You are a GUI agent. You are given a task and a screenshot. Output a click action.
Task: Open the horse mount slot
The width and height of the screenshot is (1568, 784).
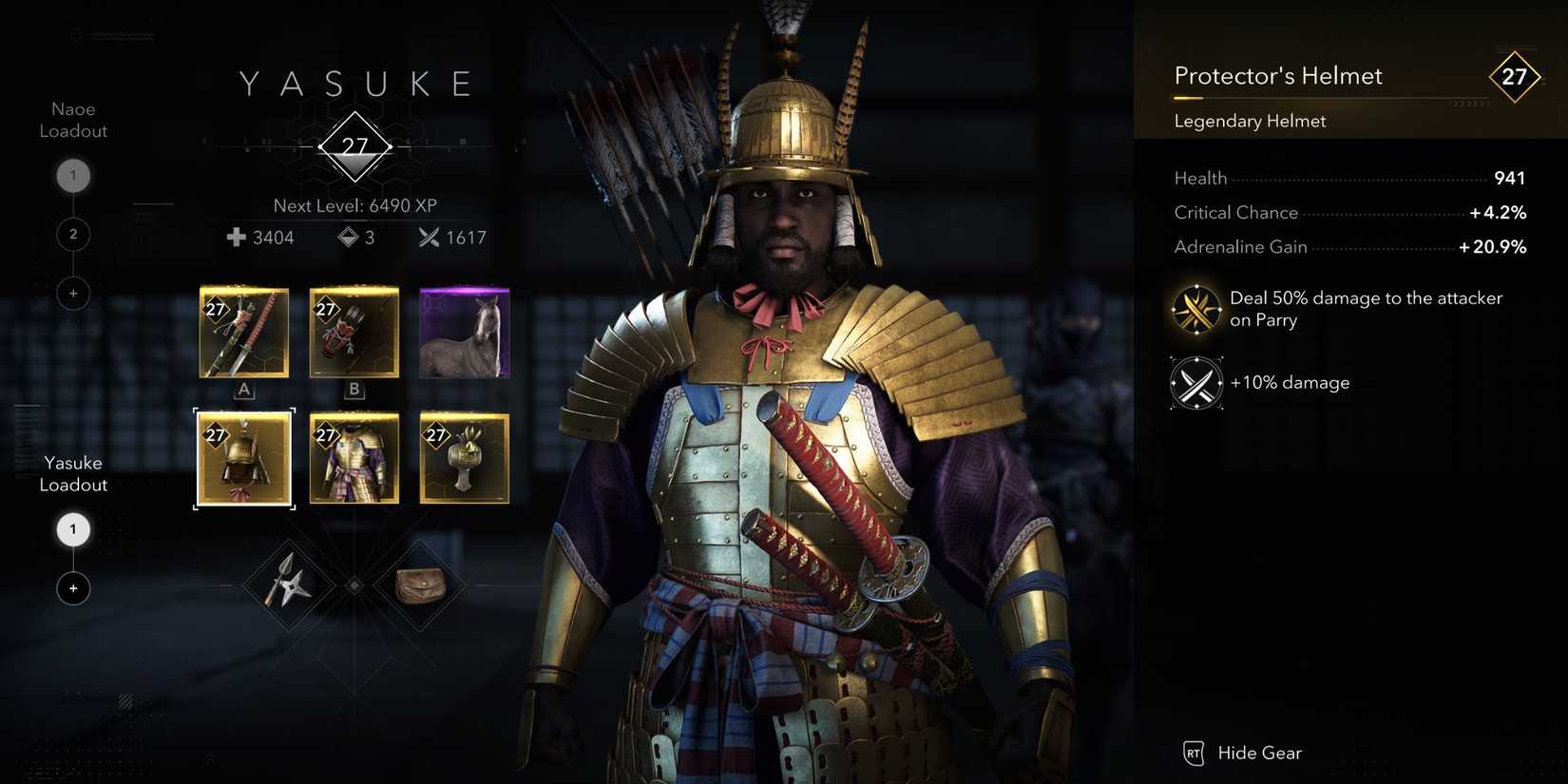(x=464, y=332)
